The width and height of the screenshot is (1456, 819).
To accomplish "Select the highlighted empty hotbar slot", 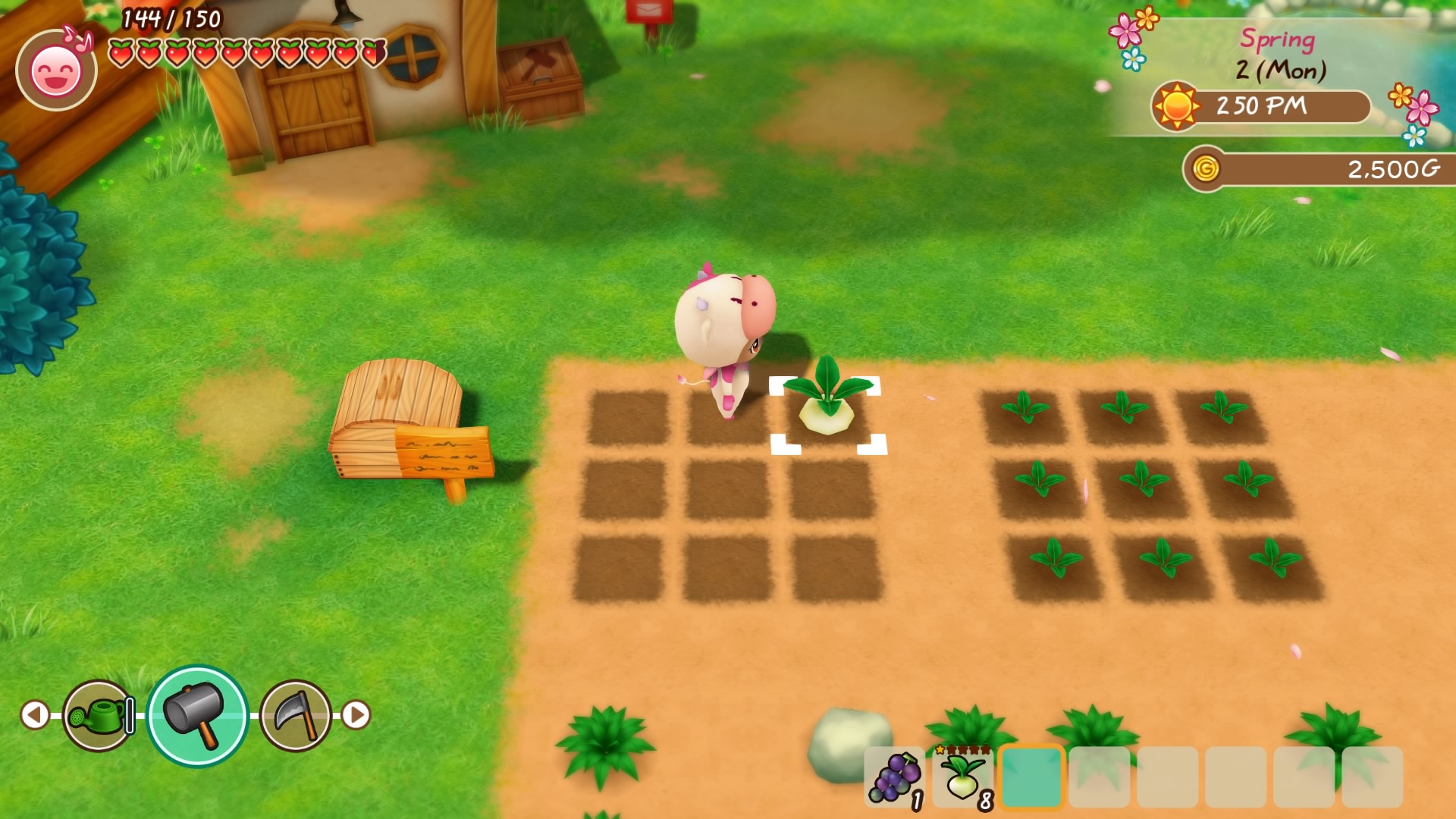I will pyautogui.click(x=1034, y=778).
